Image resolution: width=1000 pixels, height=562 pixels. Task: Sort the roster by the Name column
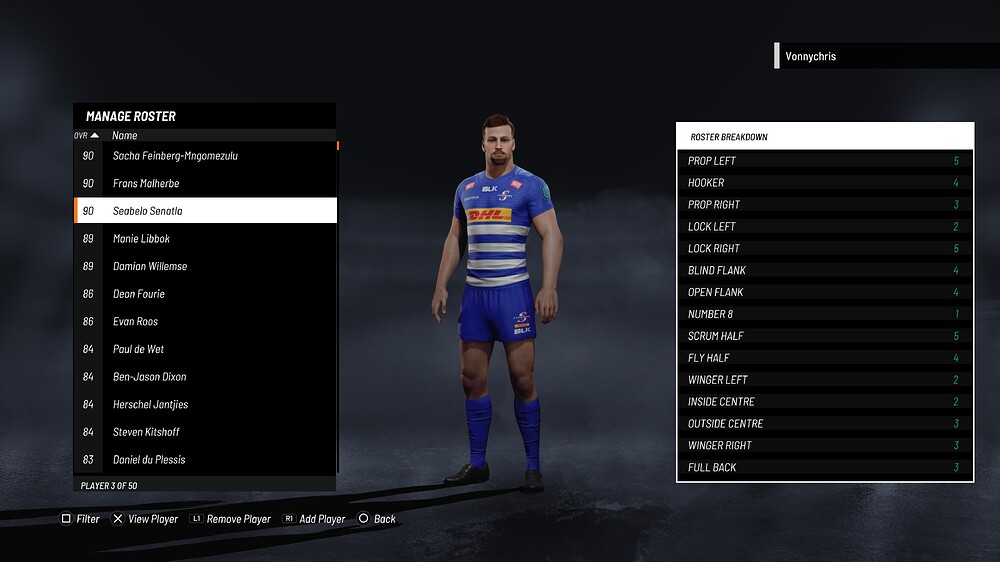[125, 135]
